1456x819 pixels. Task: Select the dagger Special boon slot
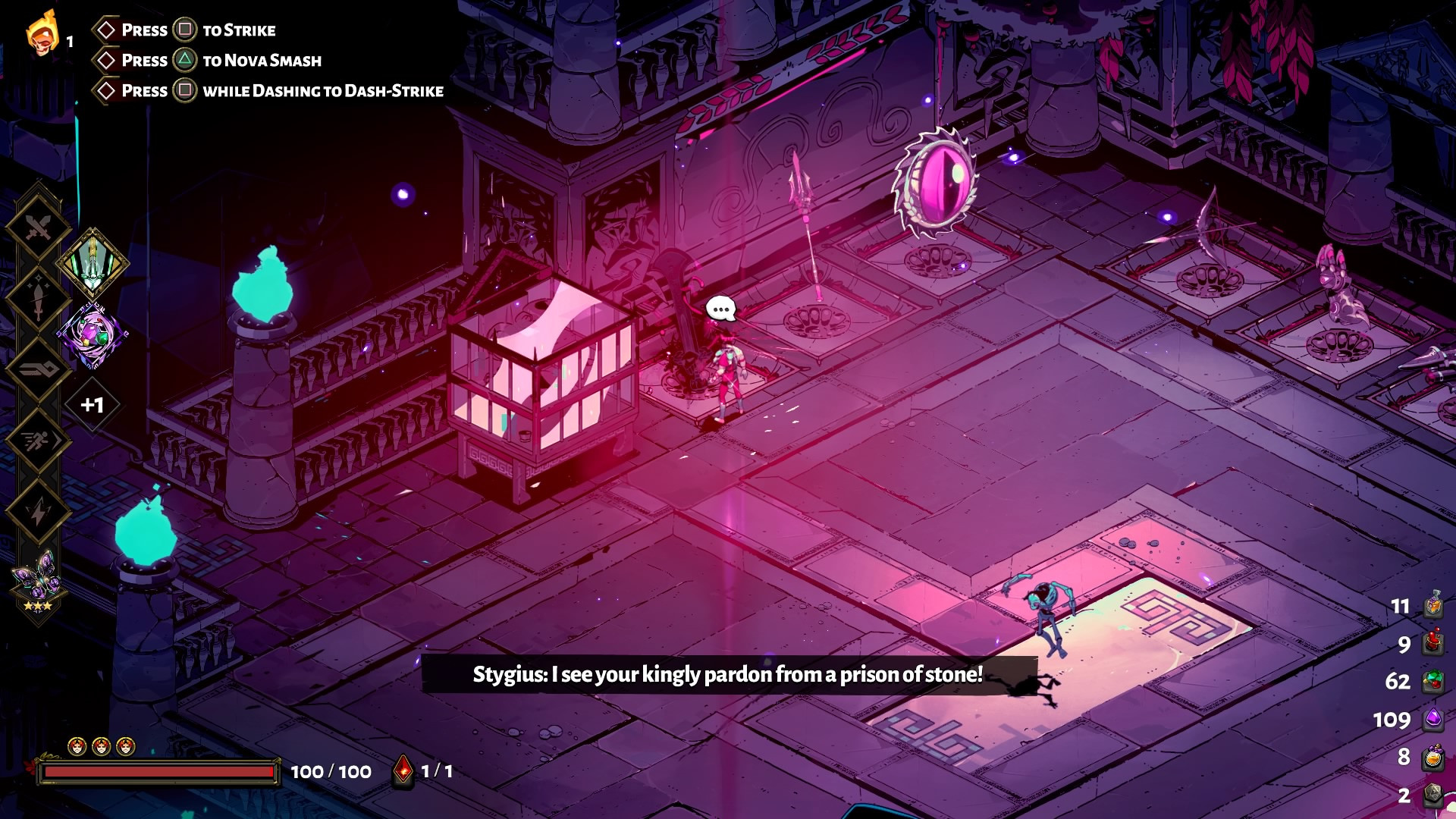click(x=38, y=299)
